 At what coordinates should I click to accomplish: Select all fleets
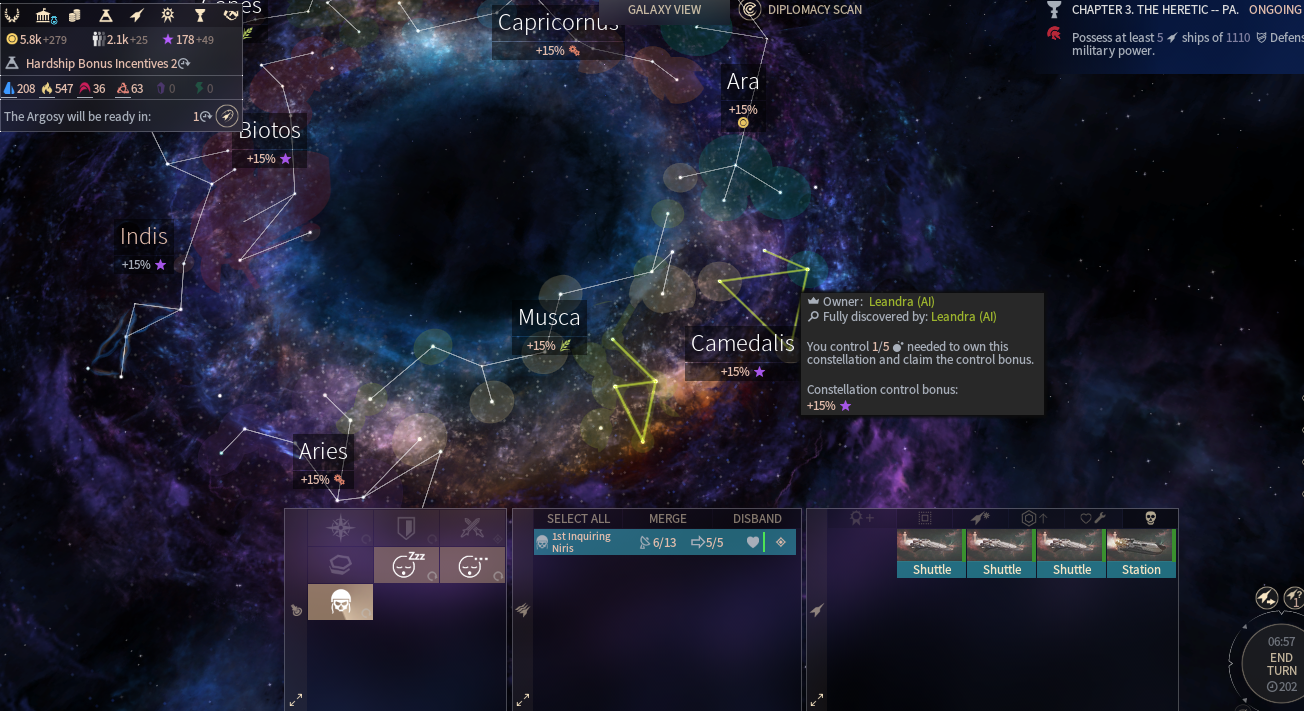coord(578,519)
